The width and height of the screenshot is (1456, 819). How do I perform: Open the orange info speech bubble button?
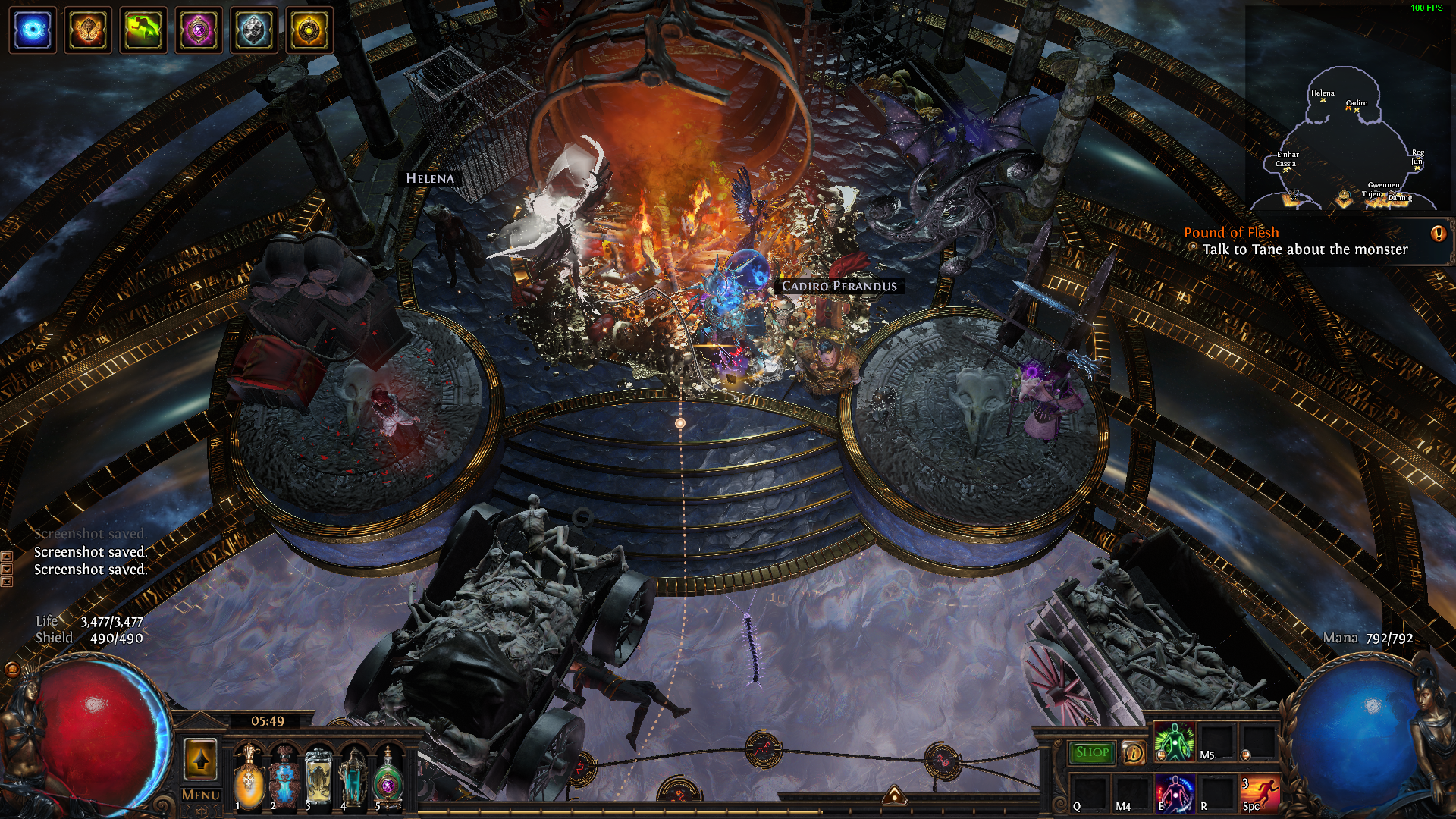point(1133,752)
